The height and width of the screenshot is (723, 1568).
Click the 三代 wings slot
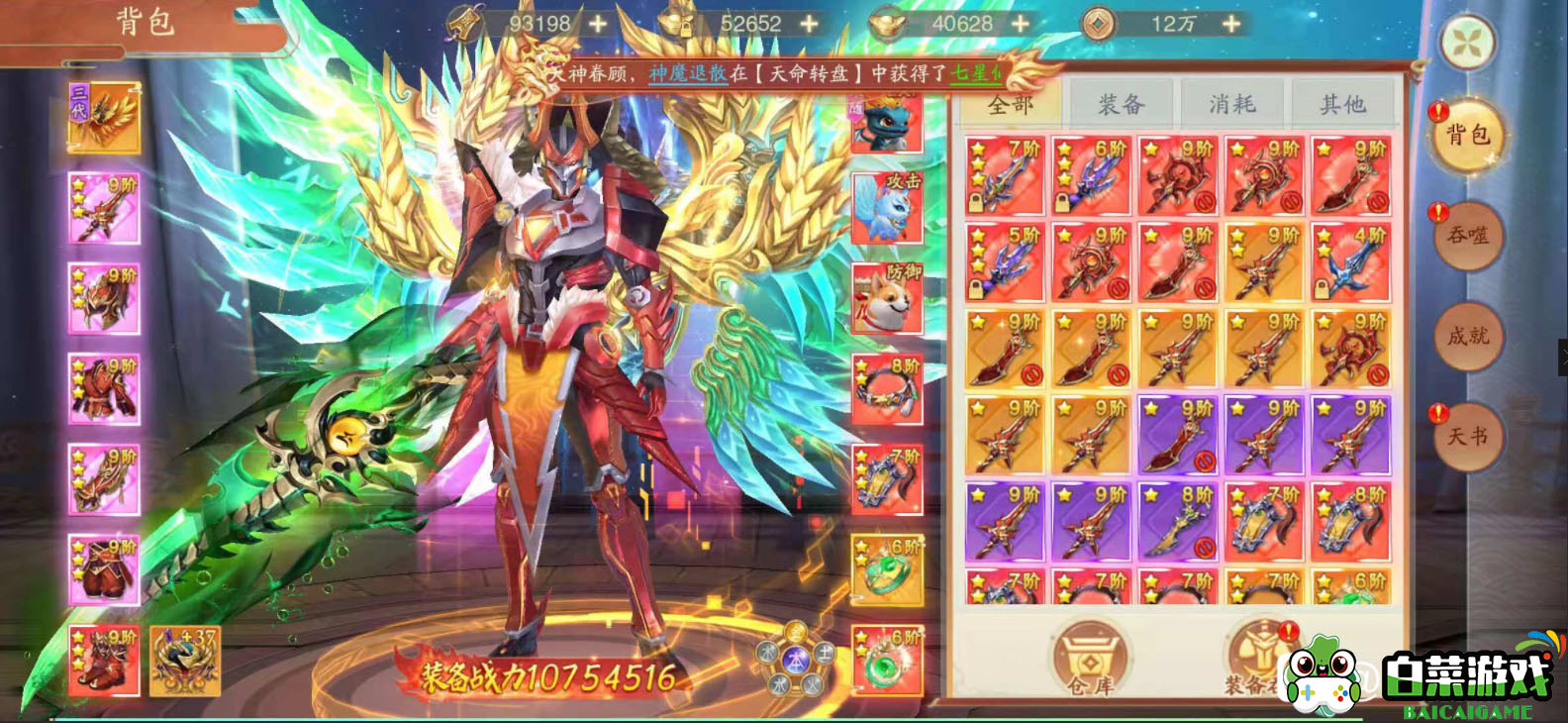(x=104, y=118)
